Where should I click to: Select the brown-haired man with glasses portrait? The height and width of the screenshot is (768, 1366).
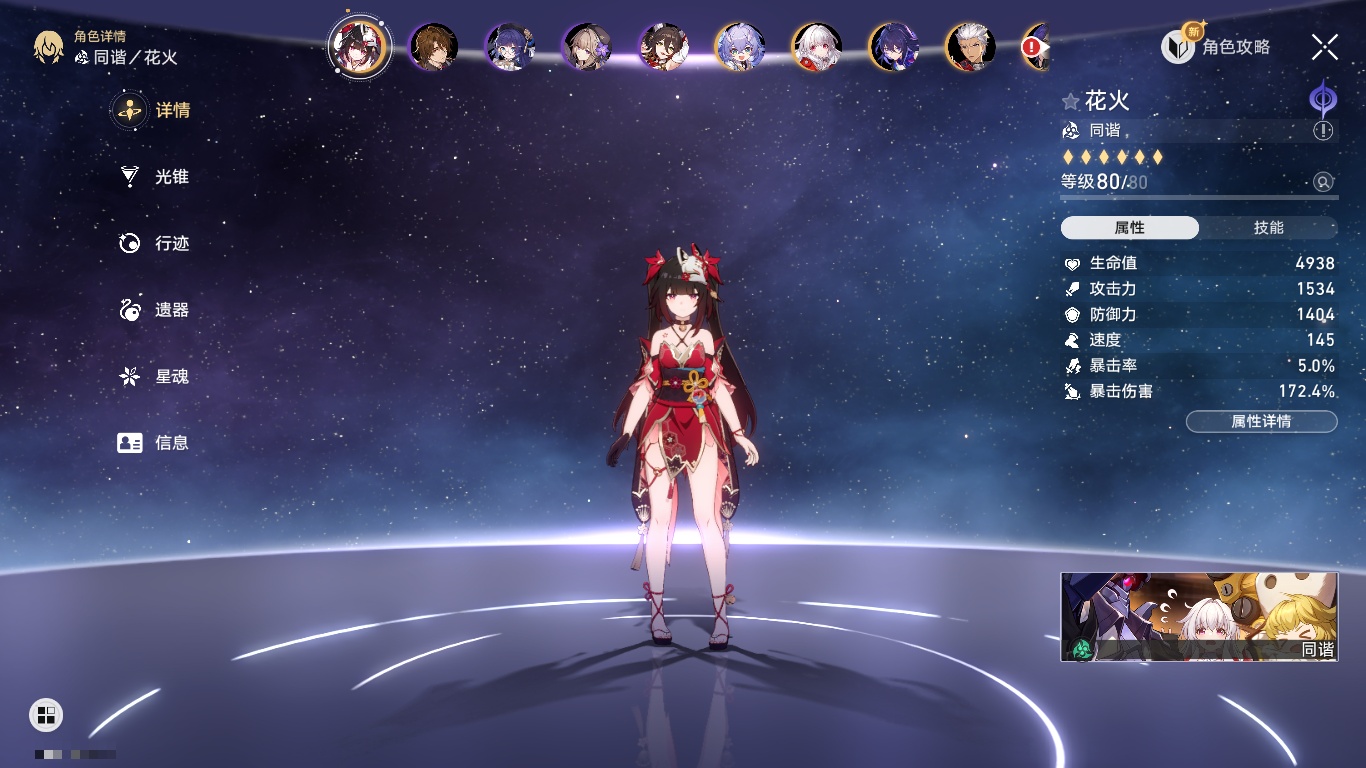point(434,46)
